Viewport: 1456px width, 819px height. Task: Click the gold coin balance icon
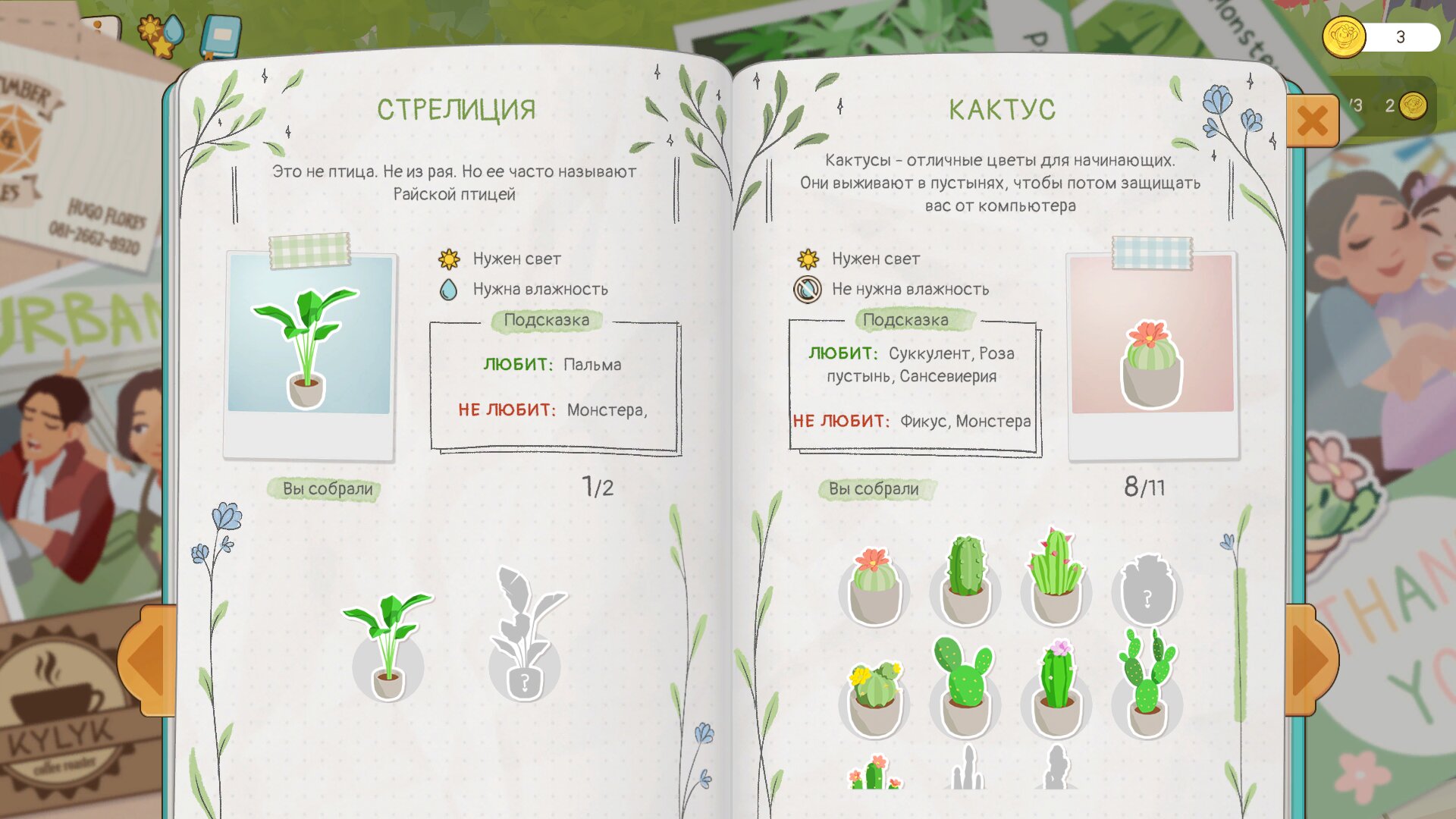click(x=1344, y=36)
